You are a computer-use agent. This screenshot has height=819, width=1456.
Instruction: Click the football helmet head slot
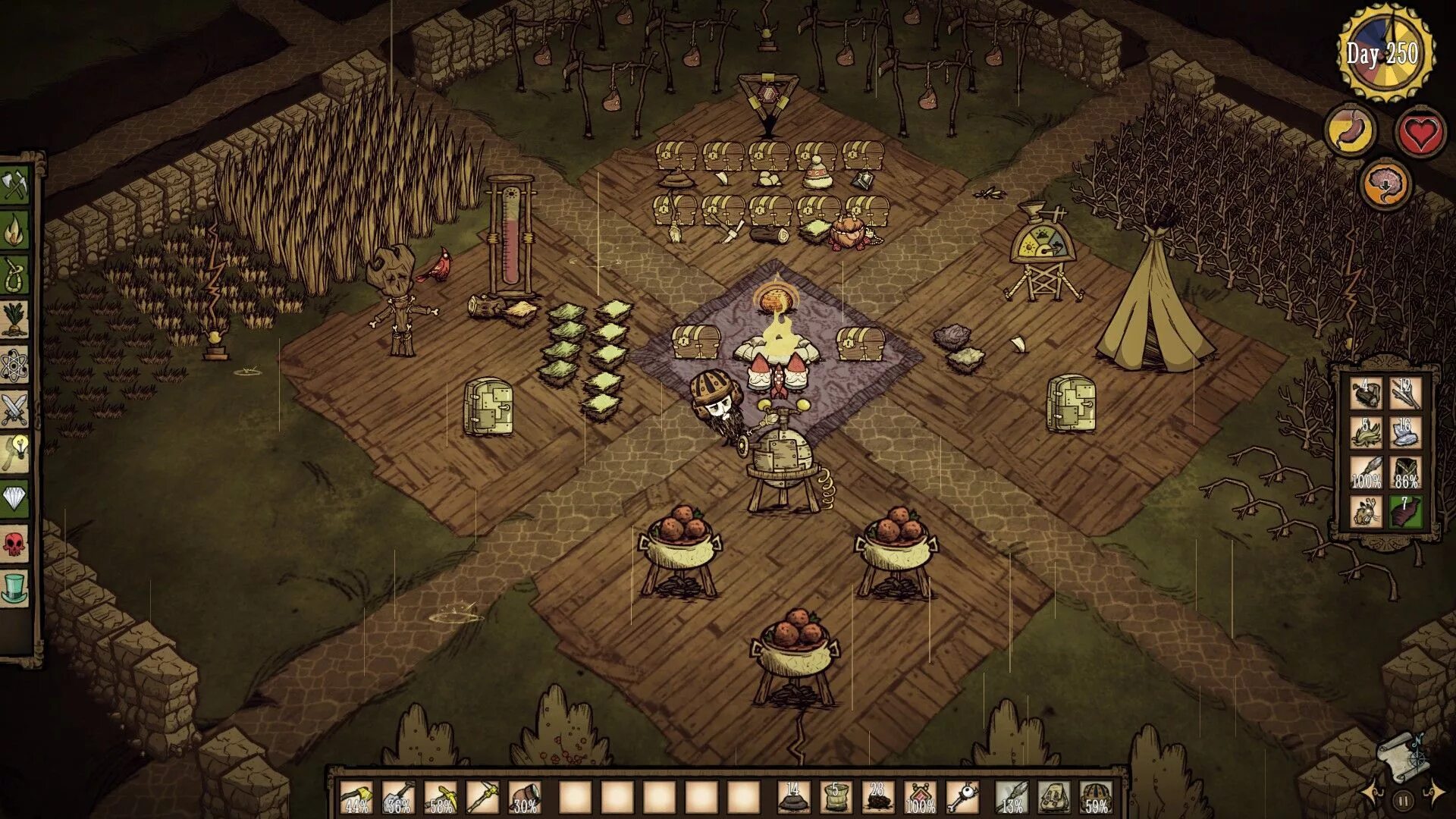click(x=1096, y=796)
